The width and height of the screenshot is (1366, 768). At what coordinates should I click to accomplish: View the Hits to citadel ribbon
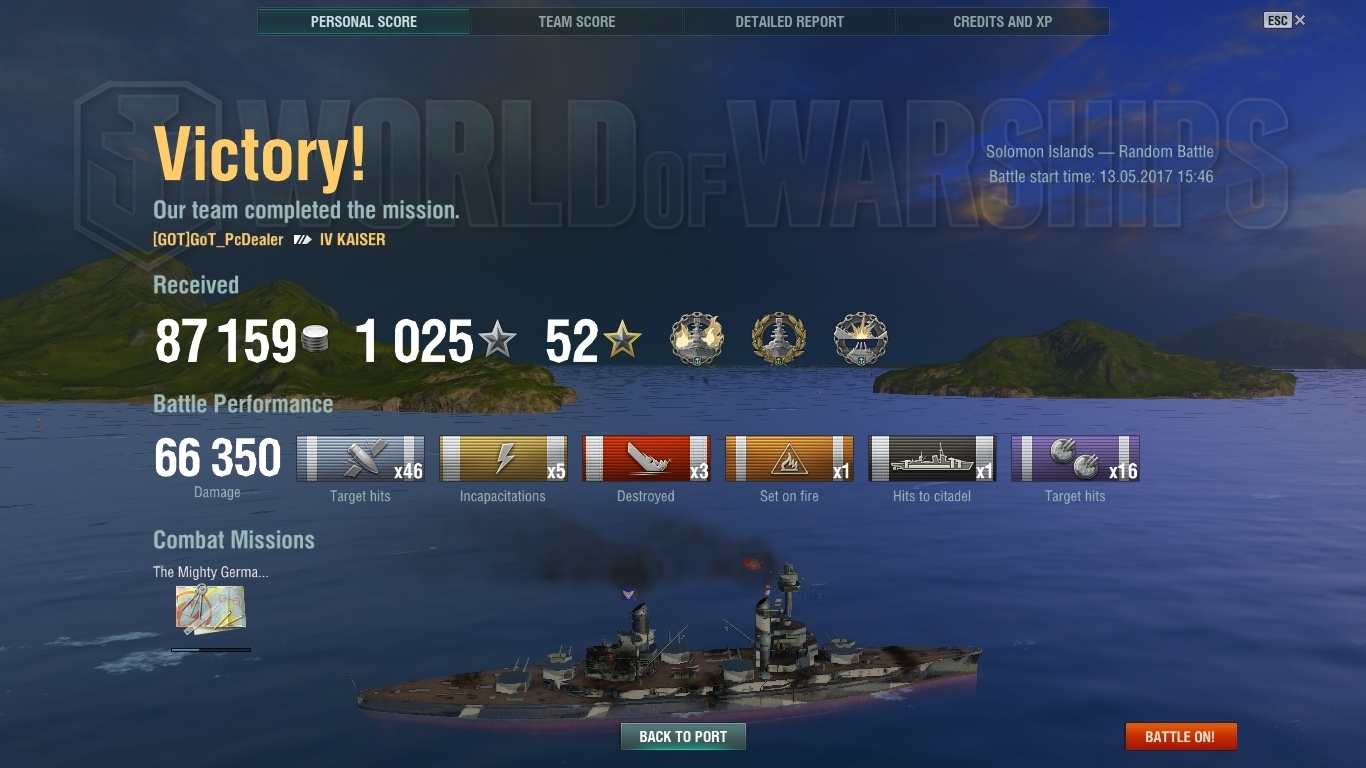[932, 459]
